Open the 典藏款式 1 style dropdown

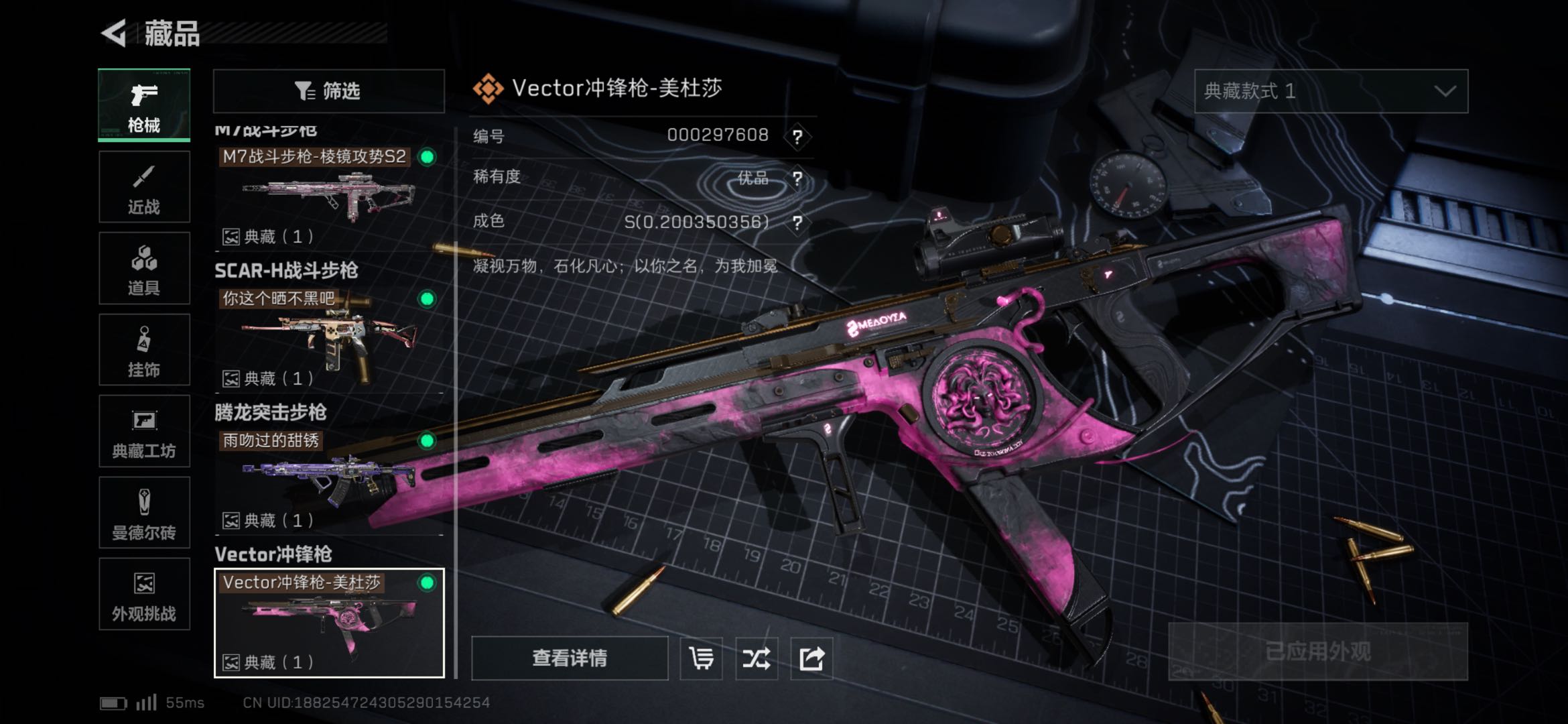[1331, 91]
